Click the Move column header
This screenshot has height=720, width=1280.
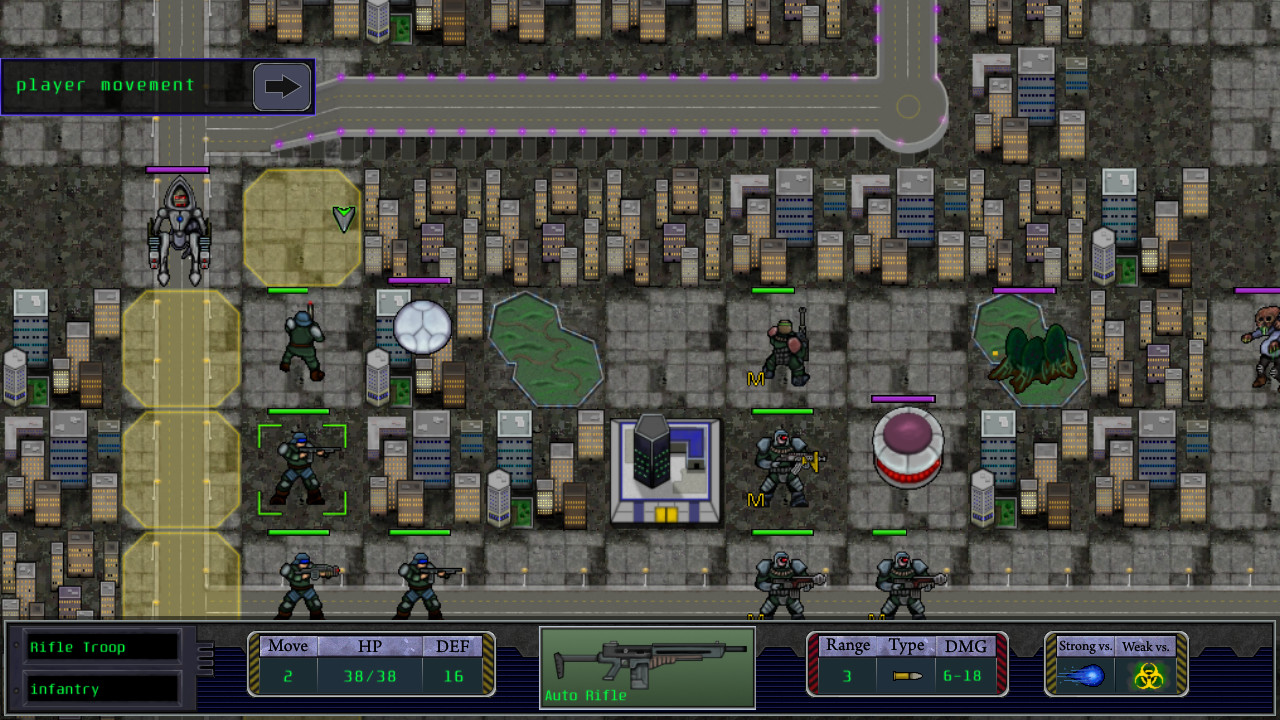point(287,646)
